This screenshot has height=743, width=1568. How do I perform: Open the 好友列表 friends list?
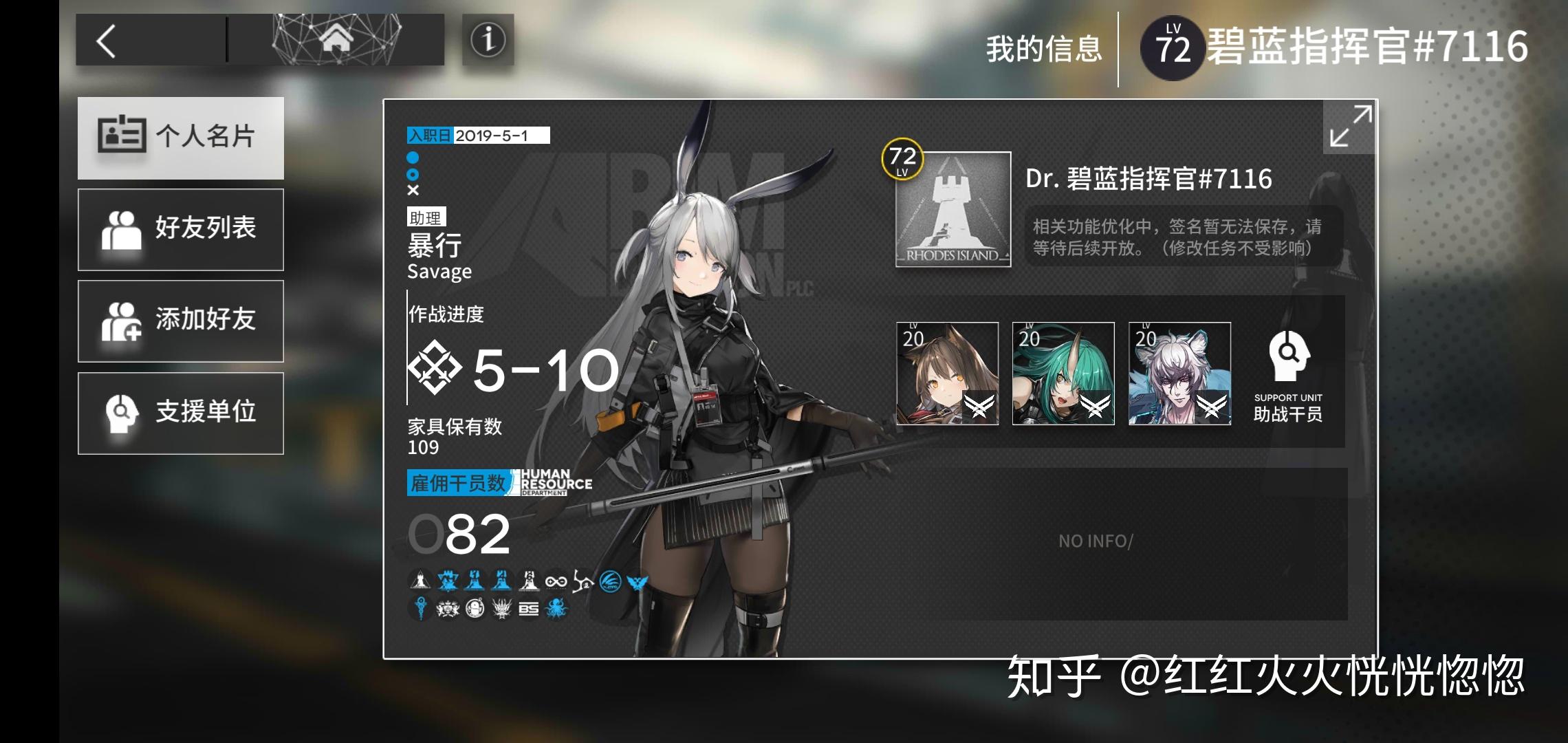click(181, 229)
